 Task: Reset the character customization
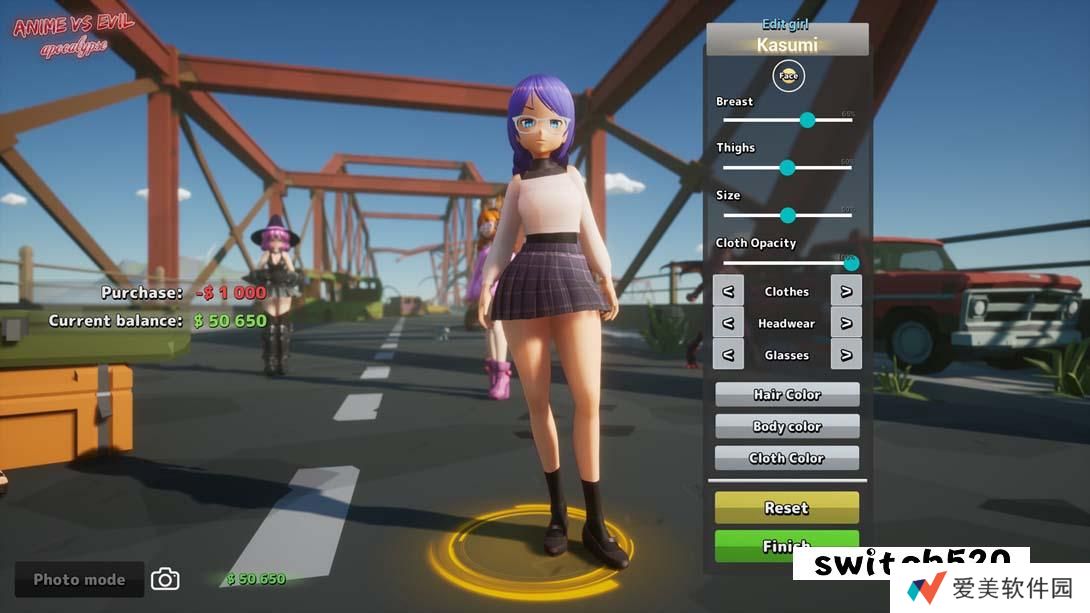pos(787,508)
